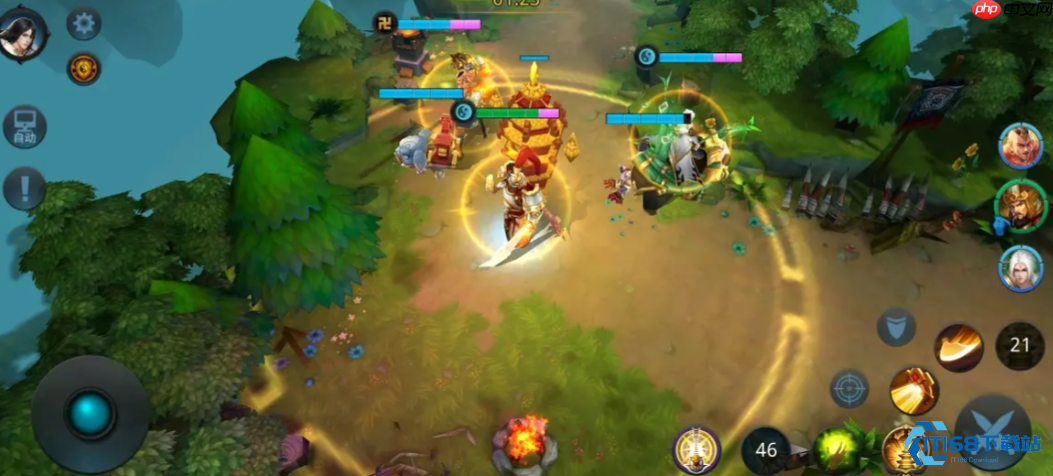Image resolution: width=1053 pixels, height=476 pixels.
Task: Activate the crosshair target-lock button
Action: tap(849, 389)
